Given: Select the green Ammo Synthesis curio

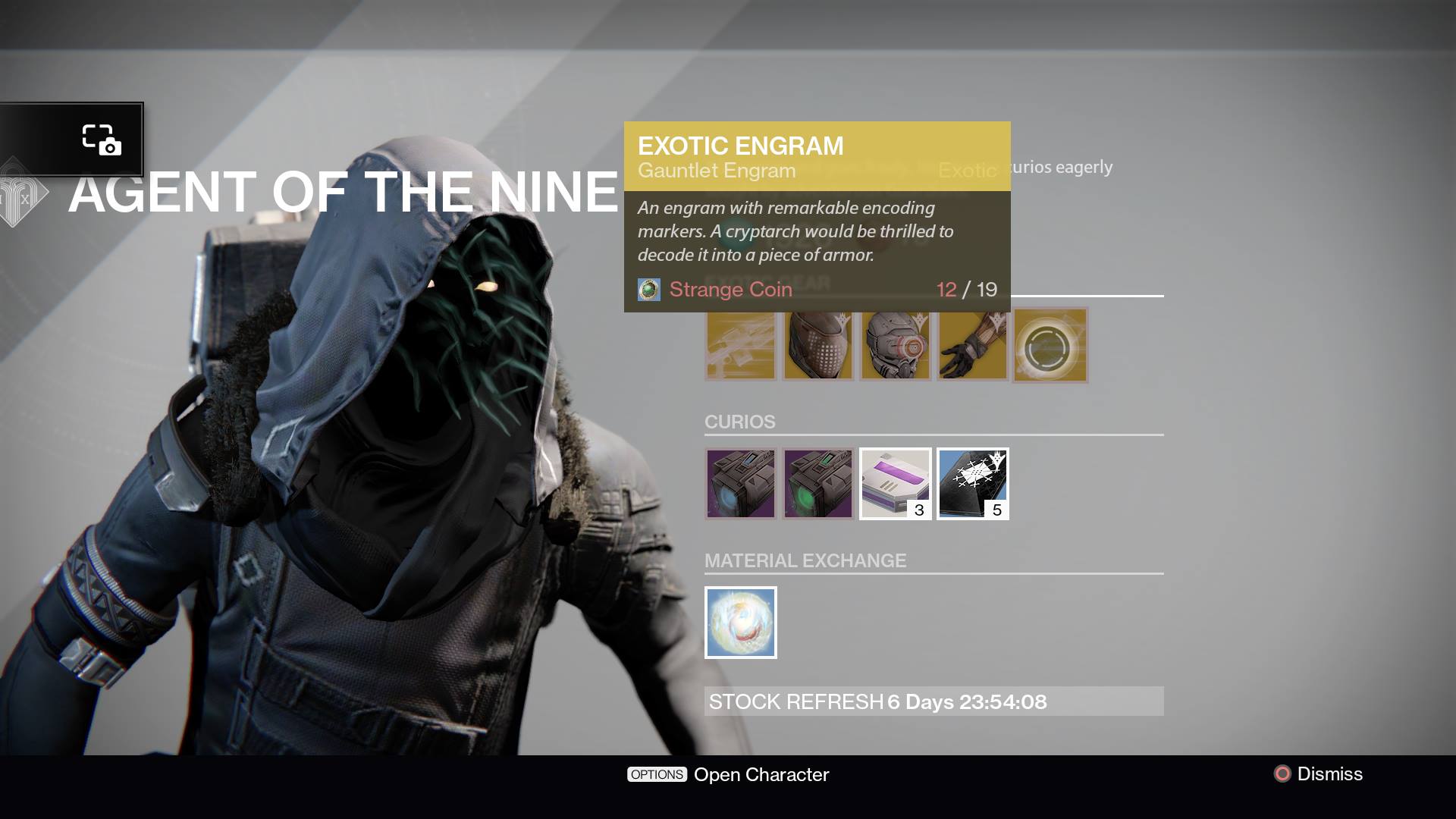Looking at the screenshot, I should [x=817, y=484].
